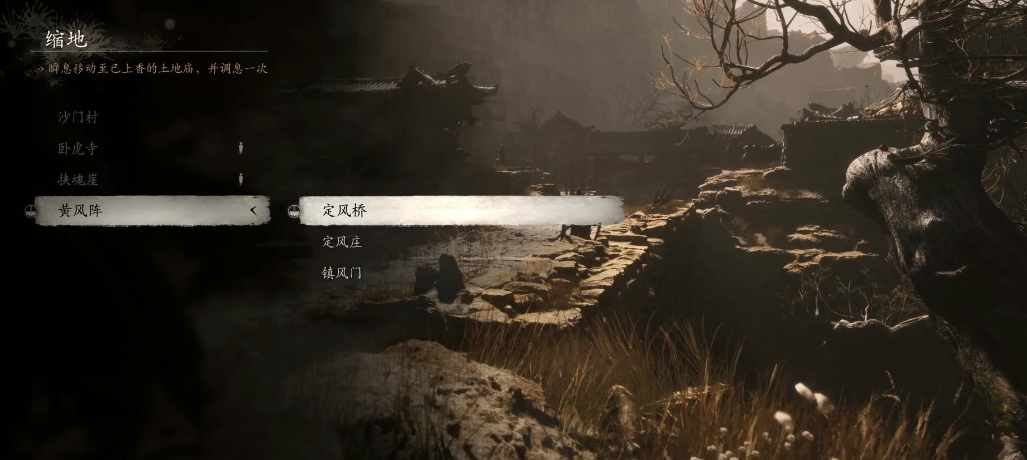Choose the 卧虎寺 region entry
Screen dimensions: 1027x460
78,148
